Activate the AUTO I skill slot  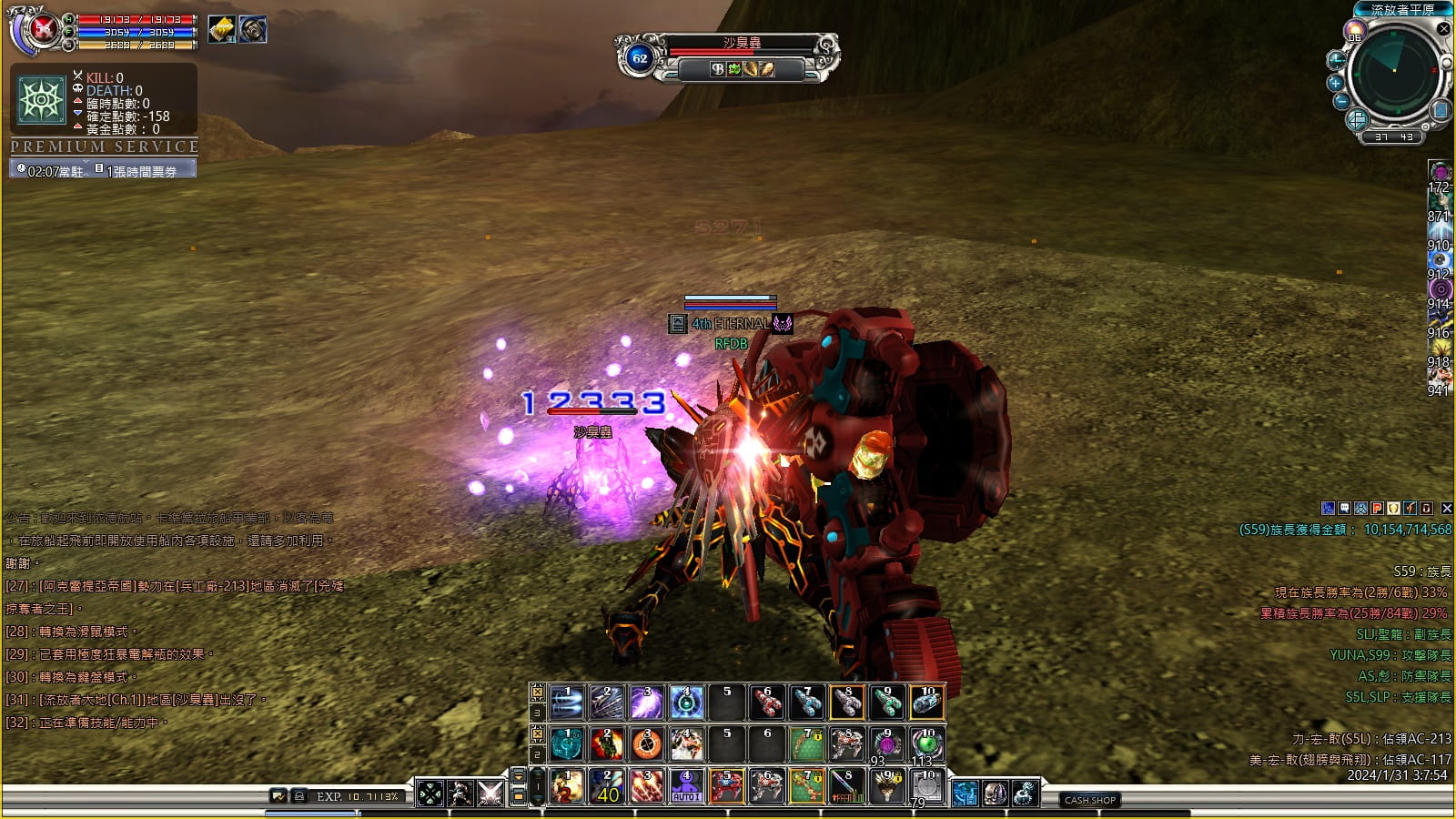pyautogui.click(x=686, y=786)
